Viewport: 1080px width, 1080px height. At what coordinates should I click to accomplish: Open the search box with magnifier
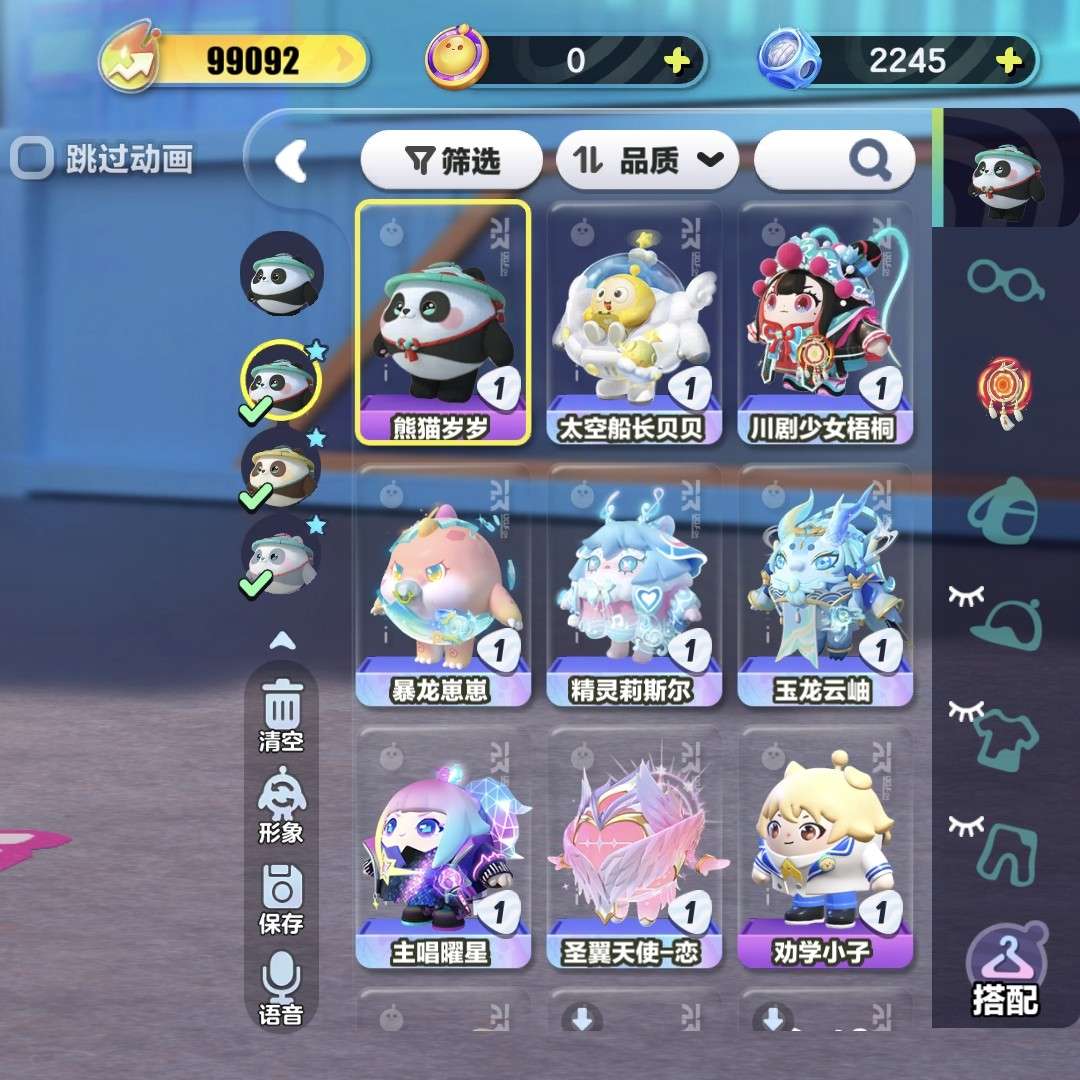tap(834, 160)
